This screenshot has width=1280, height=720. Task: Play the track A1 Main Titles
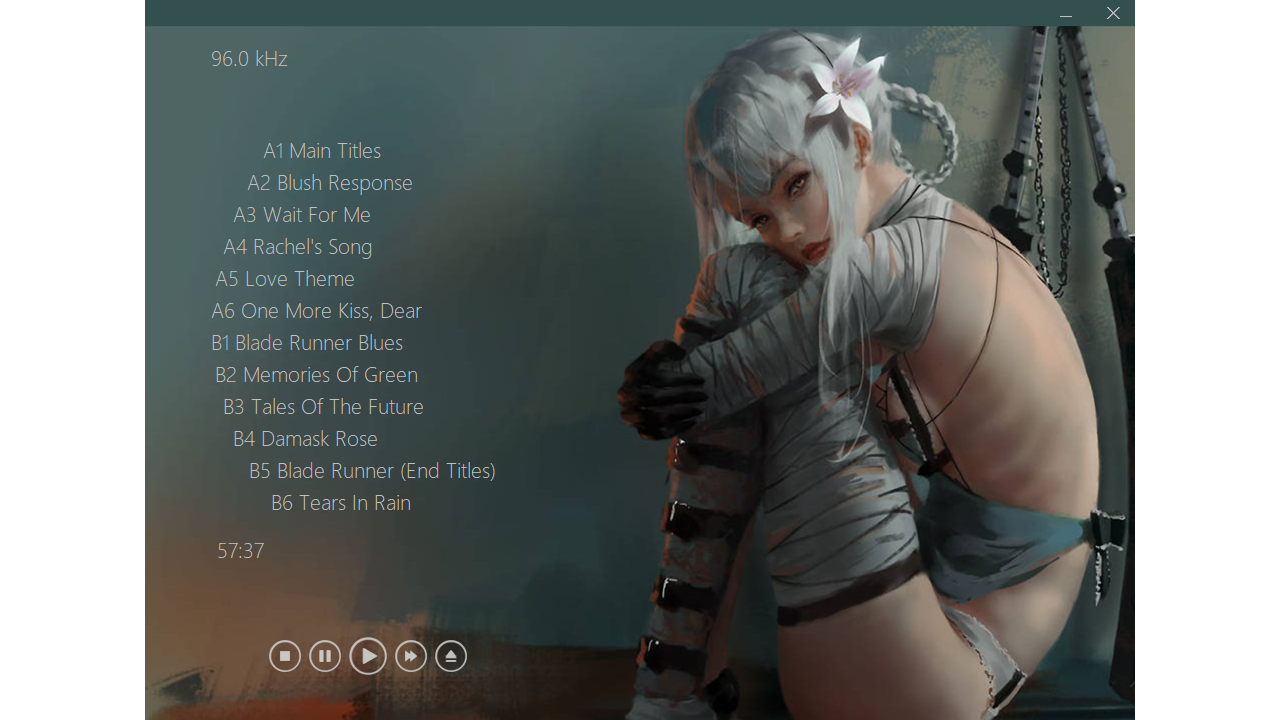pos(322,151)
